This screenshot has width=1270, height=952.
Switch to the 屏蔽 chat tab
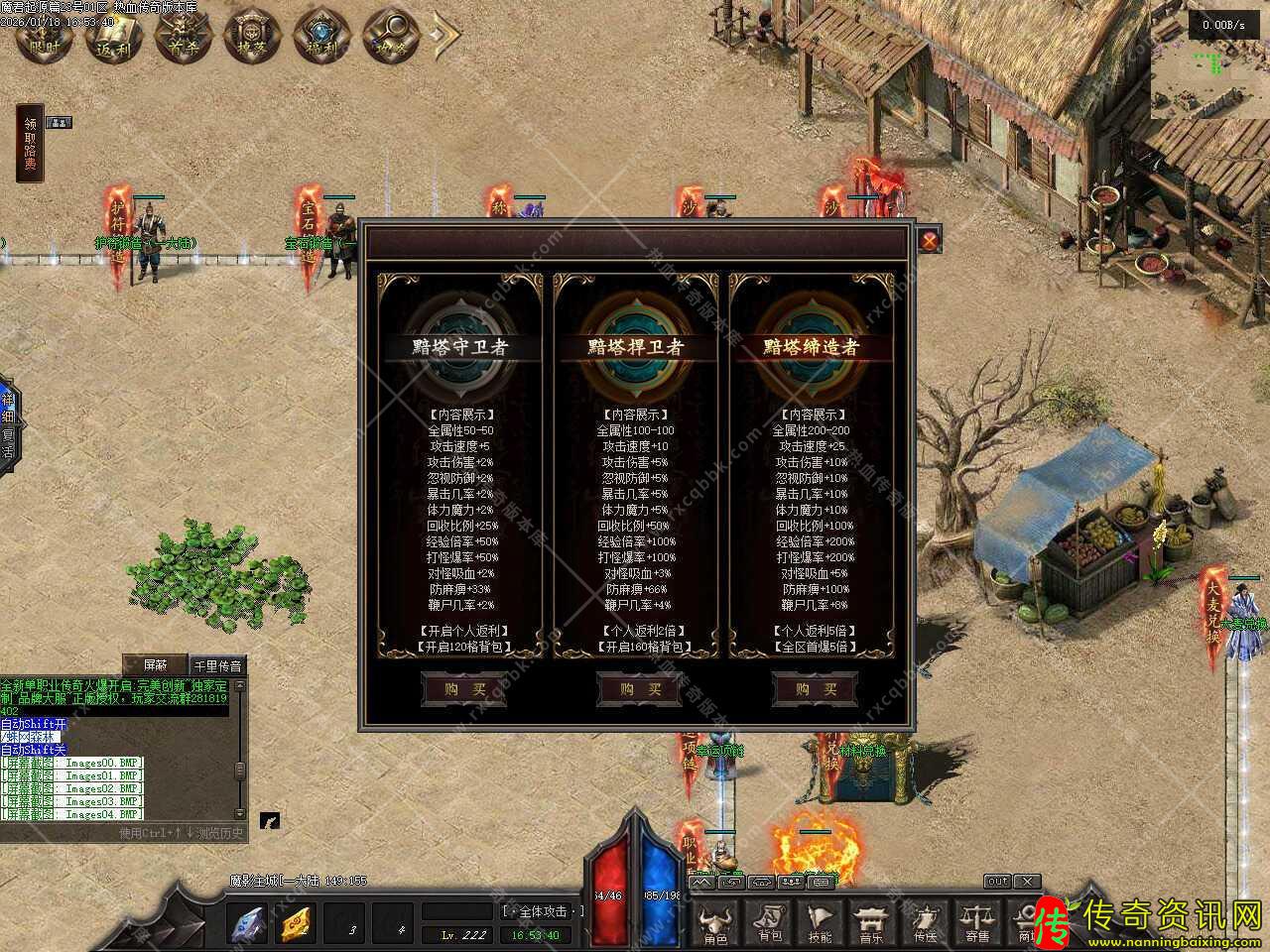click(155, 664)
